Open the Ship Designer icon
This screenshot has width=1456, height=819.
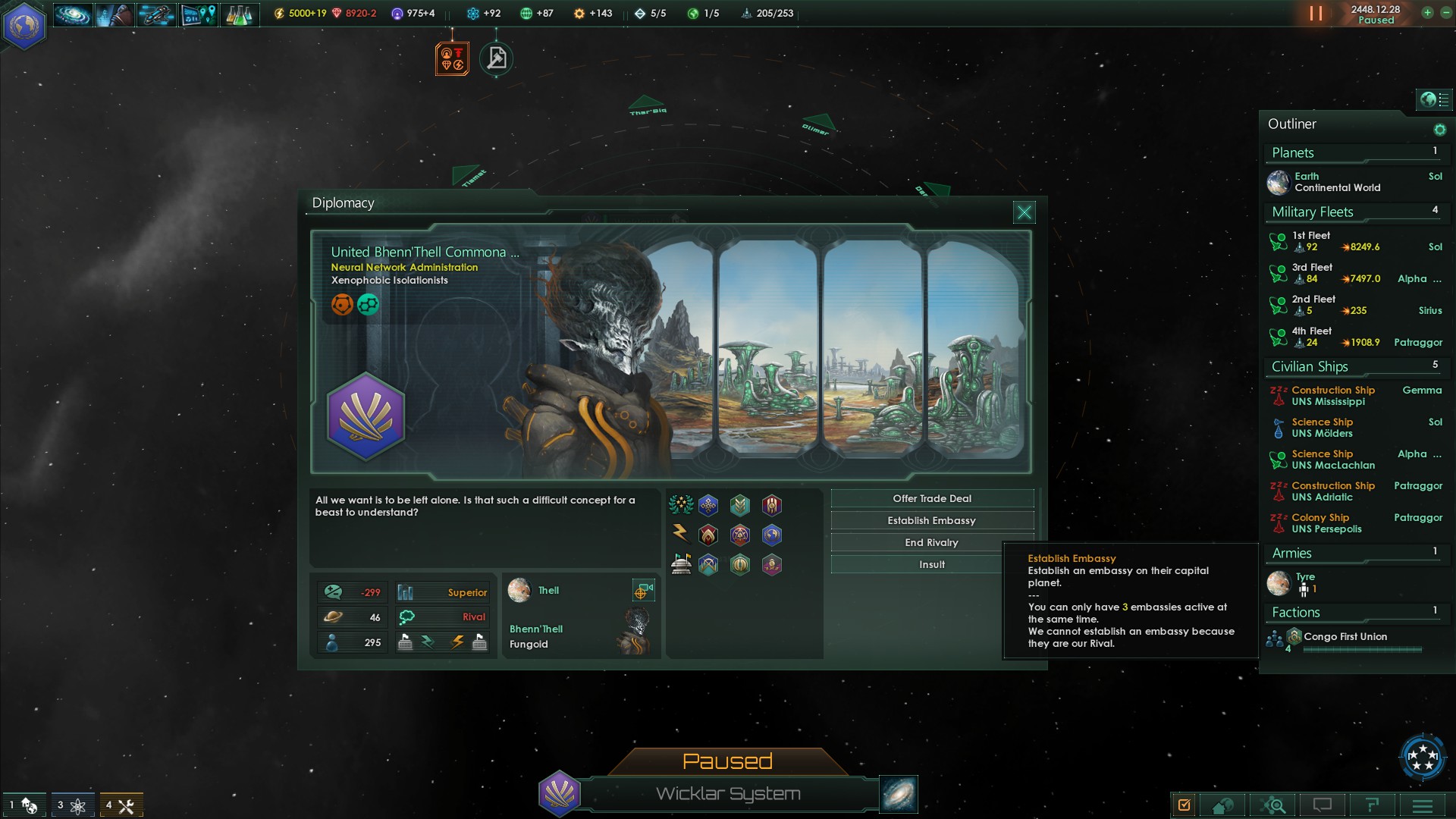click(156, 14)
